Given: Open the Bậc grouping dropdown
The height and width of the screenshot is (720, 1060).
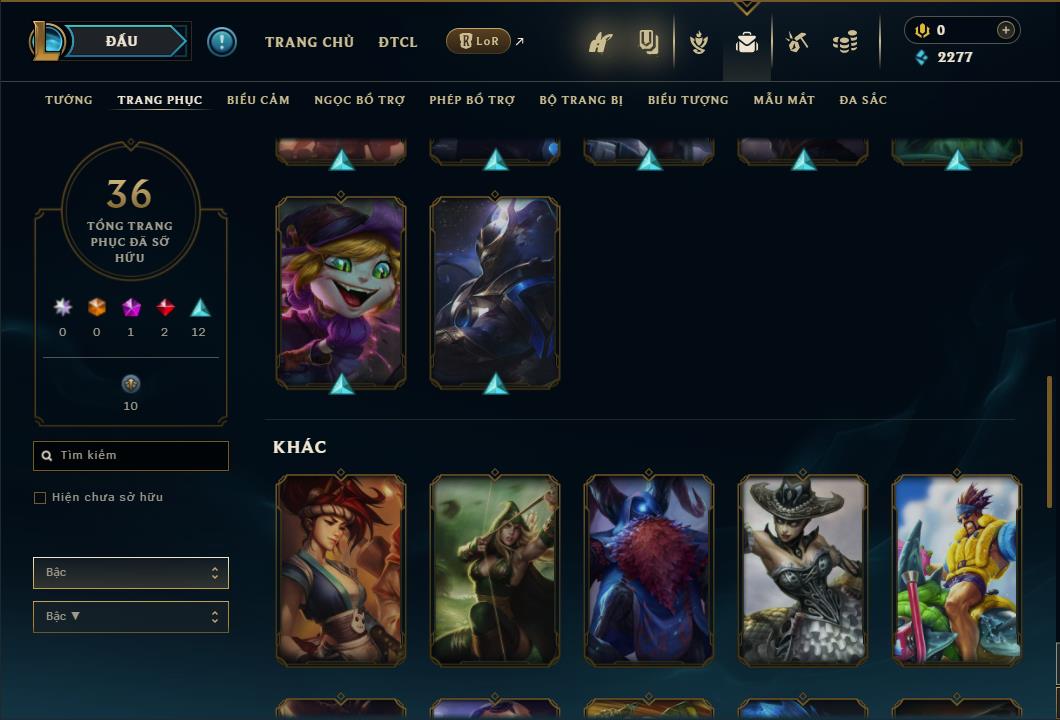Looking at the screenshot, I should pos(131,573).
